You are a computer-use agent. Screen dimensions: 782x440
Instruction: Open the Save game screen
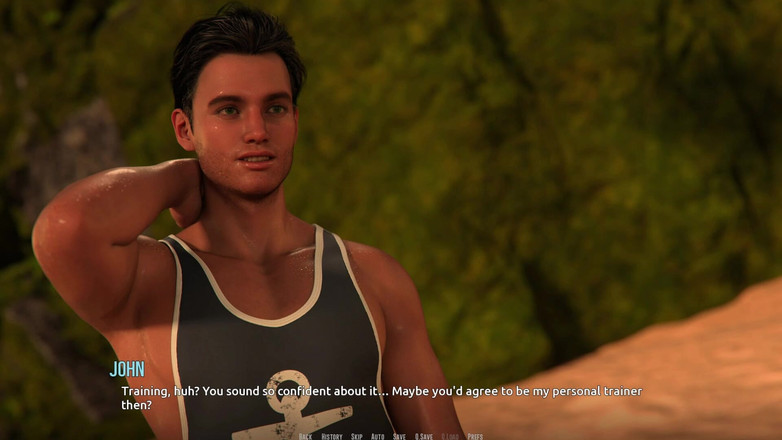click(400, 436)
